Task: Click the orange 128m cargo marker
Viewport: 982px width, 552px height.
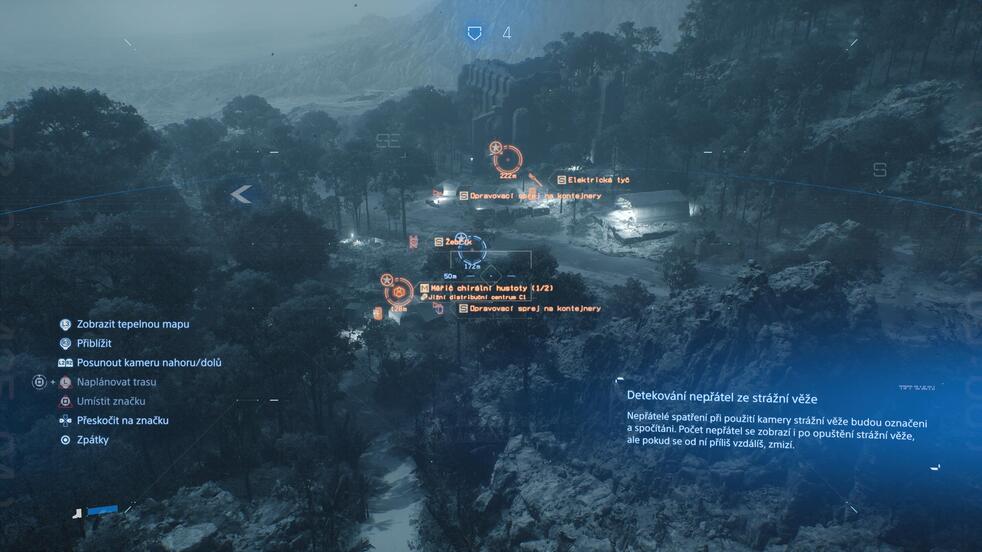Action: [399, 292]
